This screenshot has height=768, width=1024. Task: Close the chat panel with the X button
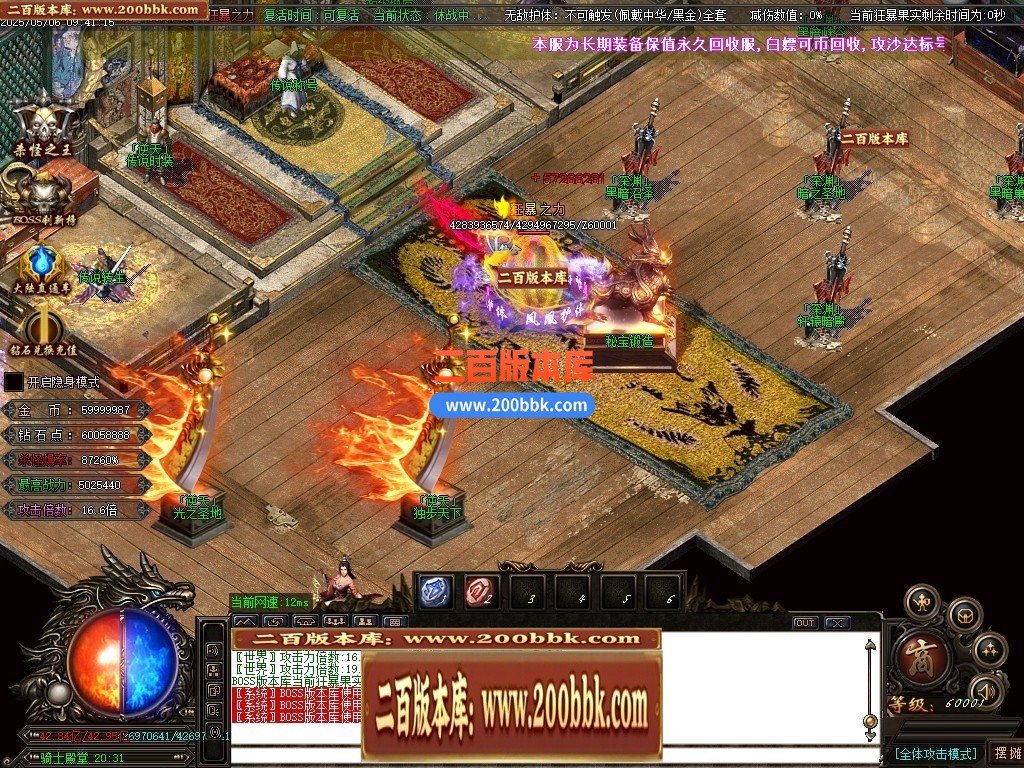click(837, 622)
